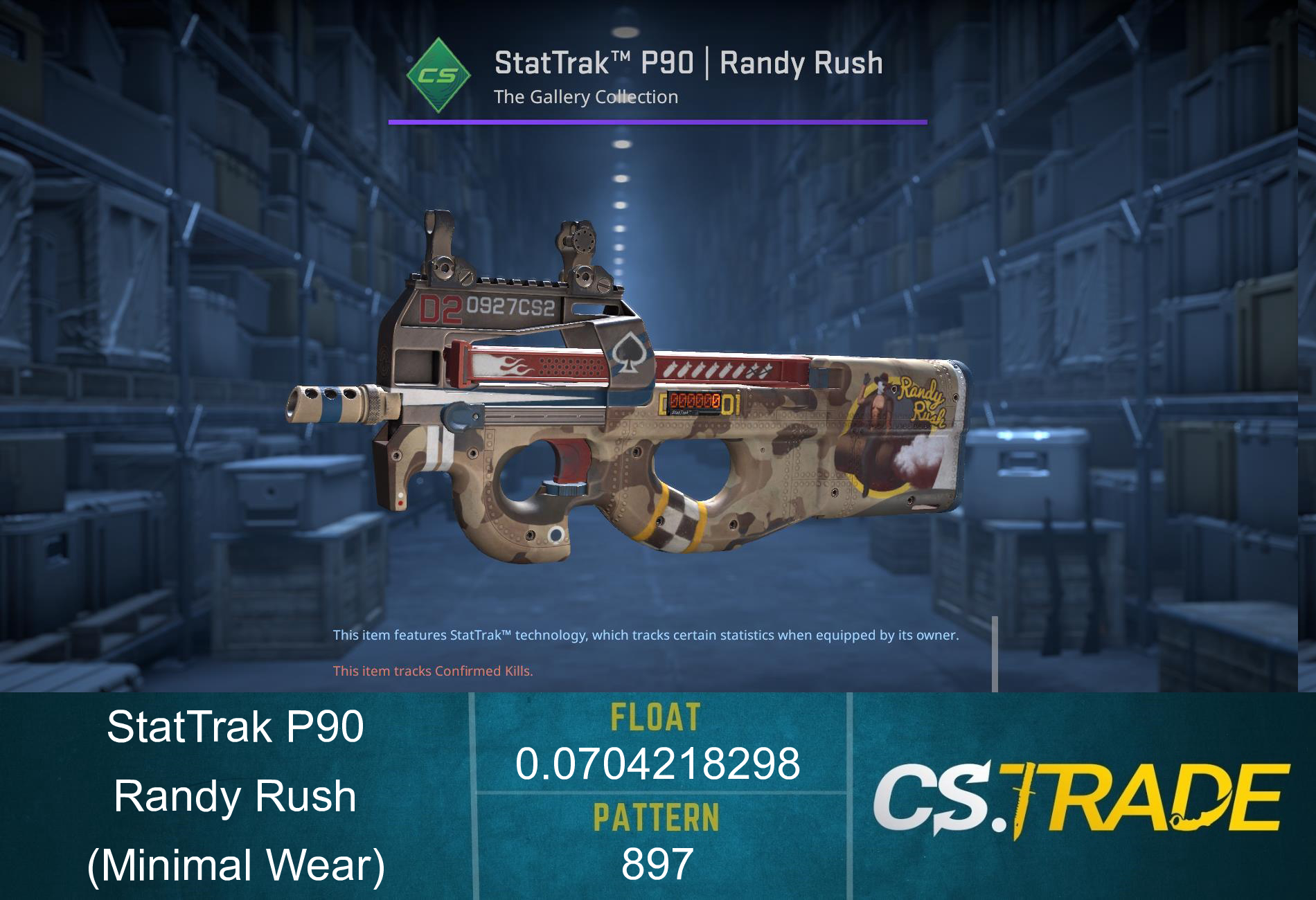Expand the Gallery Collection details
The image size is (1316, 900).
(x=585, y=97)
